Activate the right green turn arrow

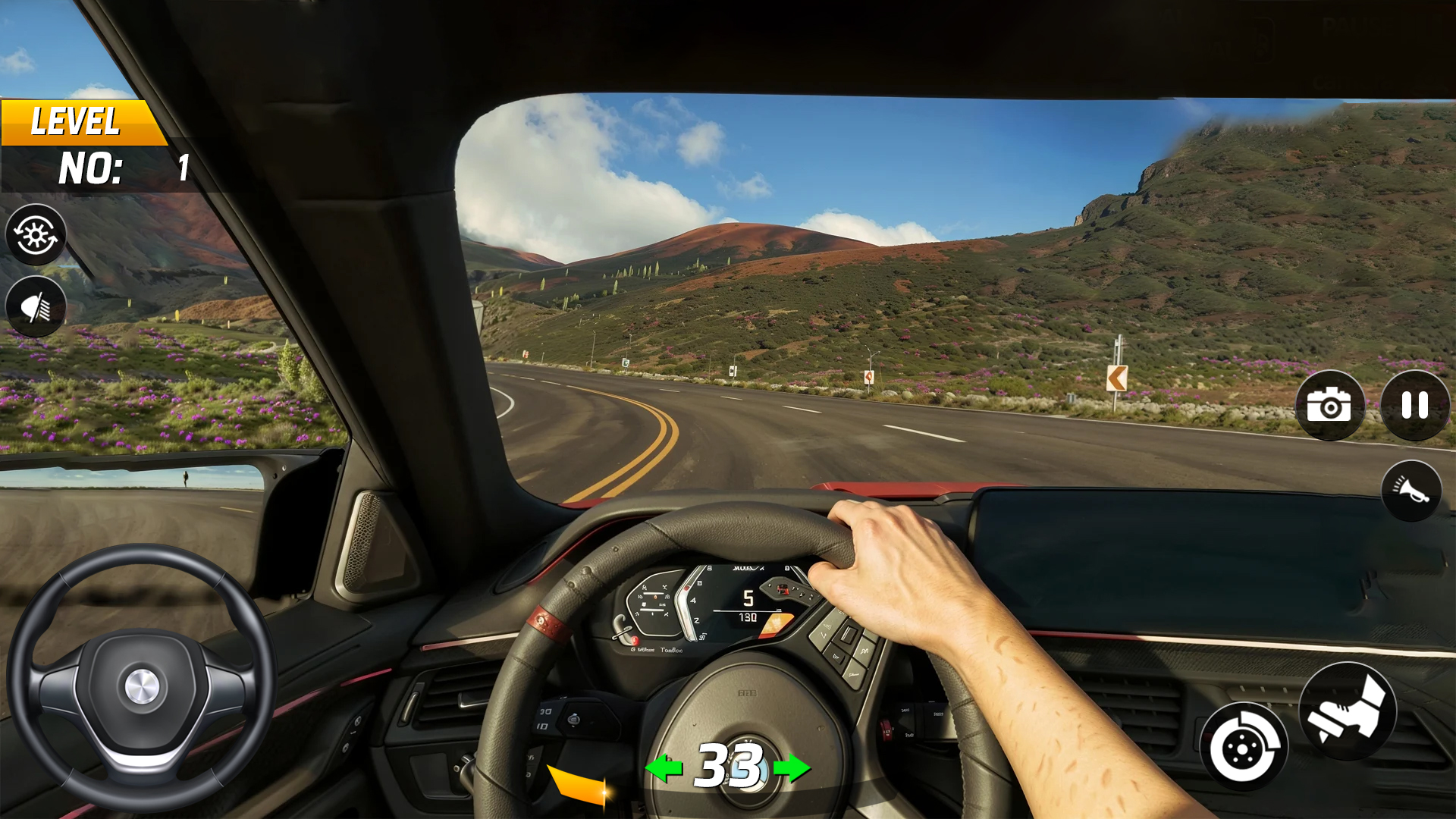pyautogui.click(x=792, y=768)
